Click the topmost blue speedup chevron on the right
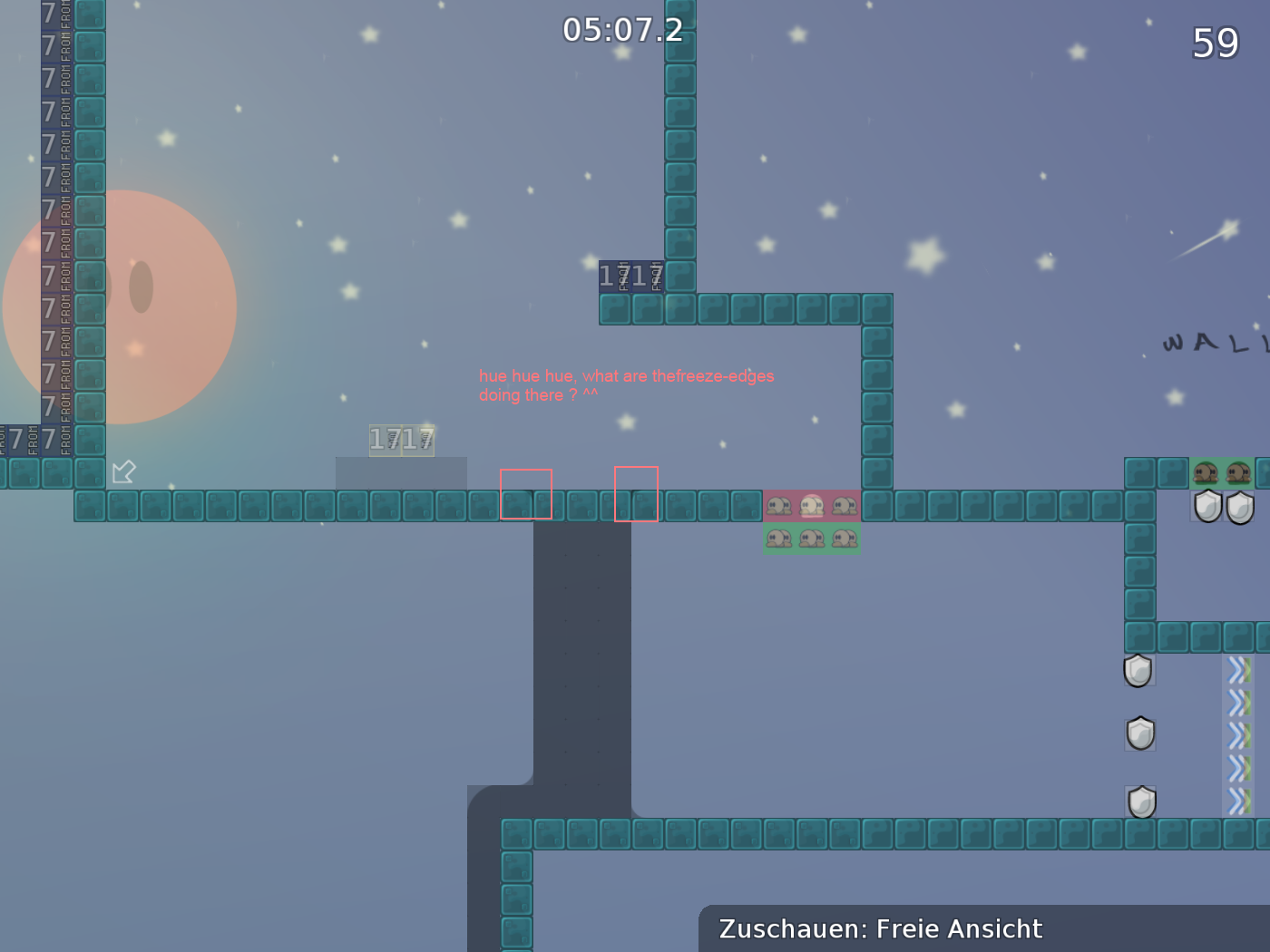The image size is (1270, 952). pyautogui.click(x=1236, y=671)
